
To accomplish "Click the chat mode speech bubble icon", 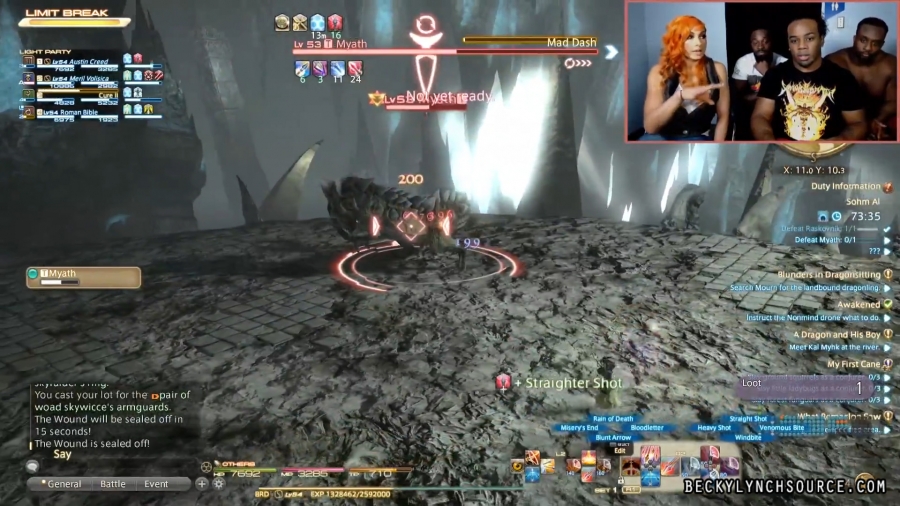I will pyautogui.click(x=33, y=466).
